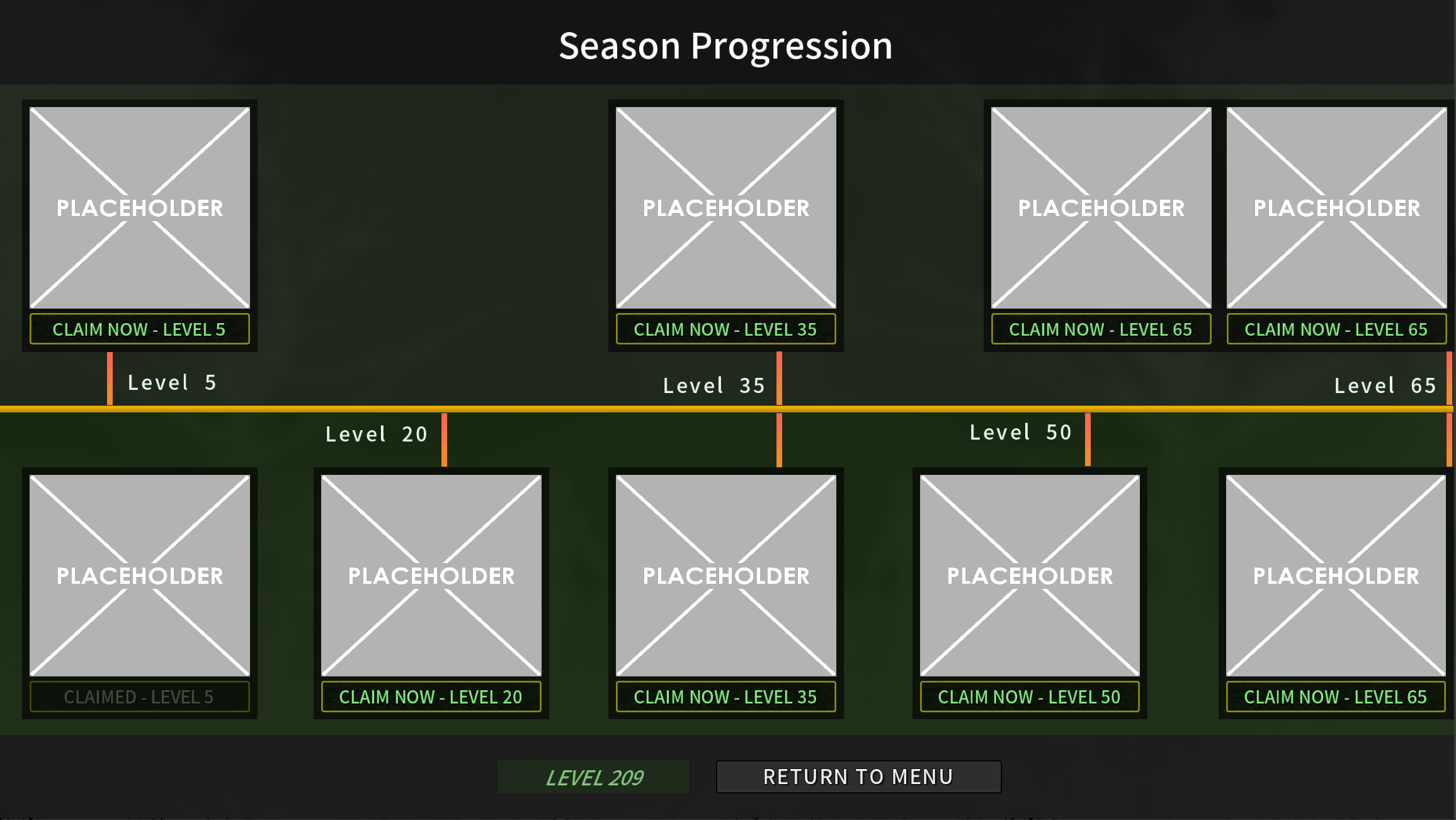Claim the first Level 65 reward

1100,328
